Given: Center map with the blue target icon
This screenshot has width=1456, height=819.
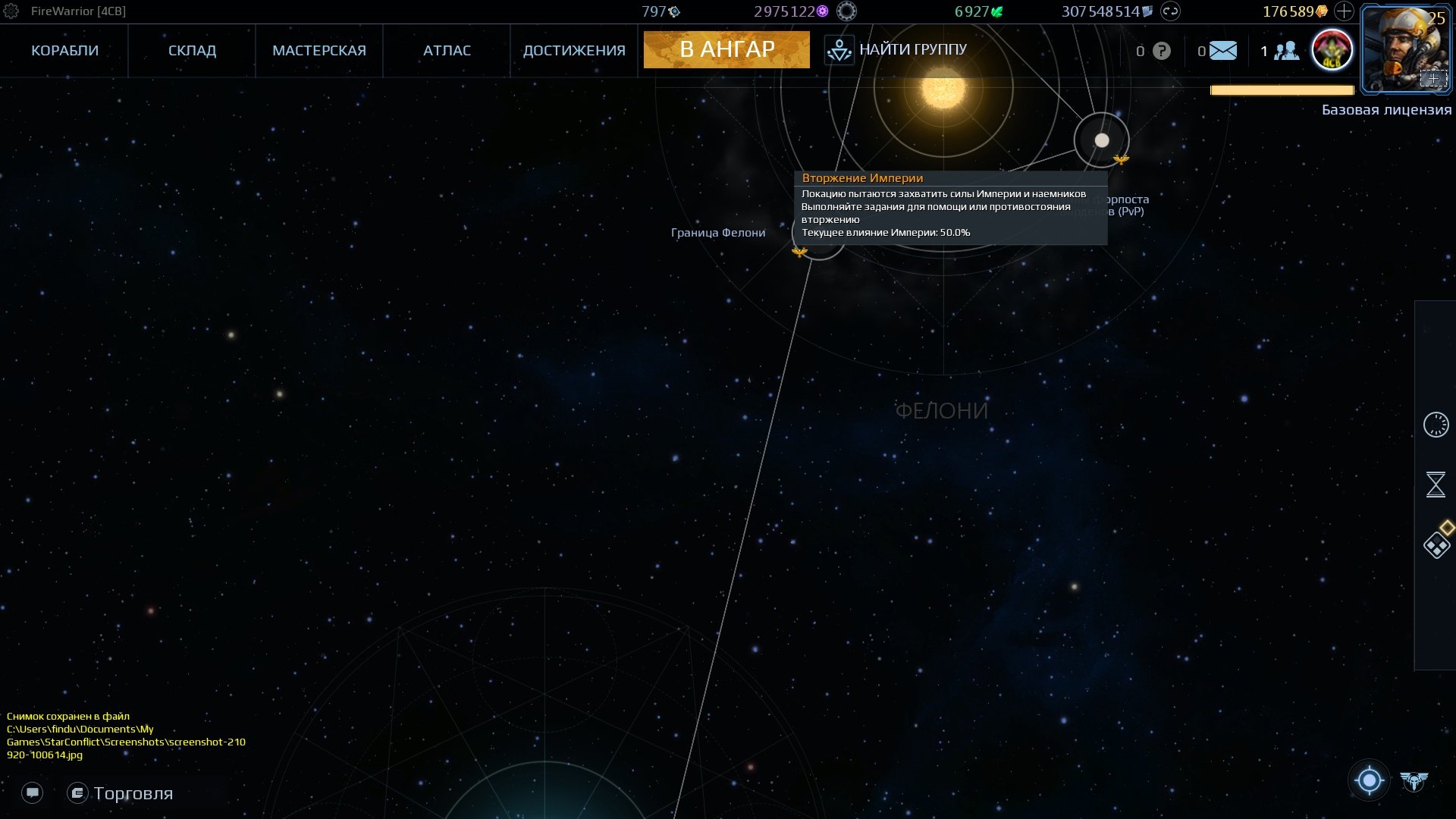Looking at the screenshot, I should pyautogui.click(x=1370, y=780).
